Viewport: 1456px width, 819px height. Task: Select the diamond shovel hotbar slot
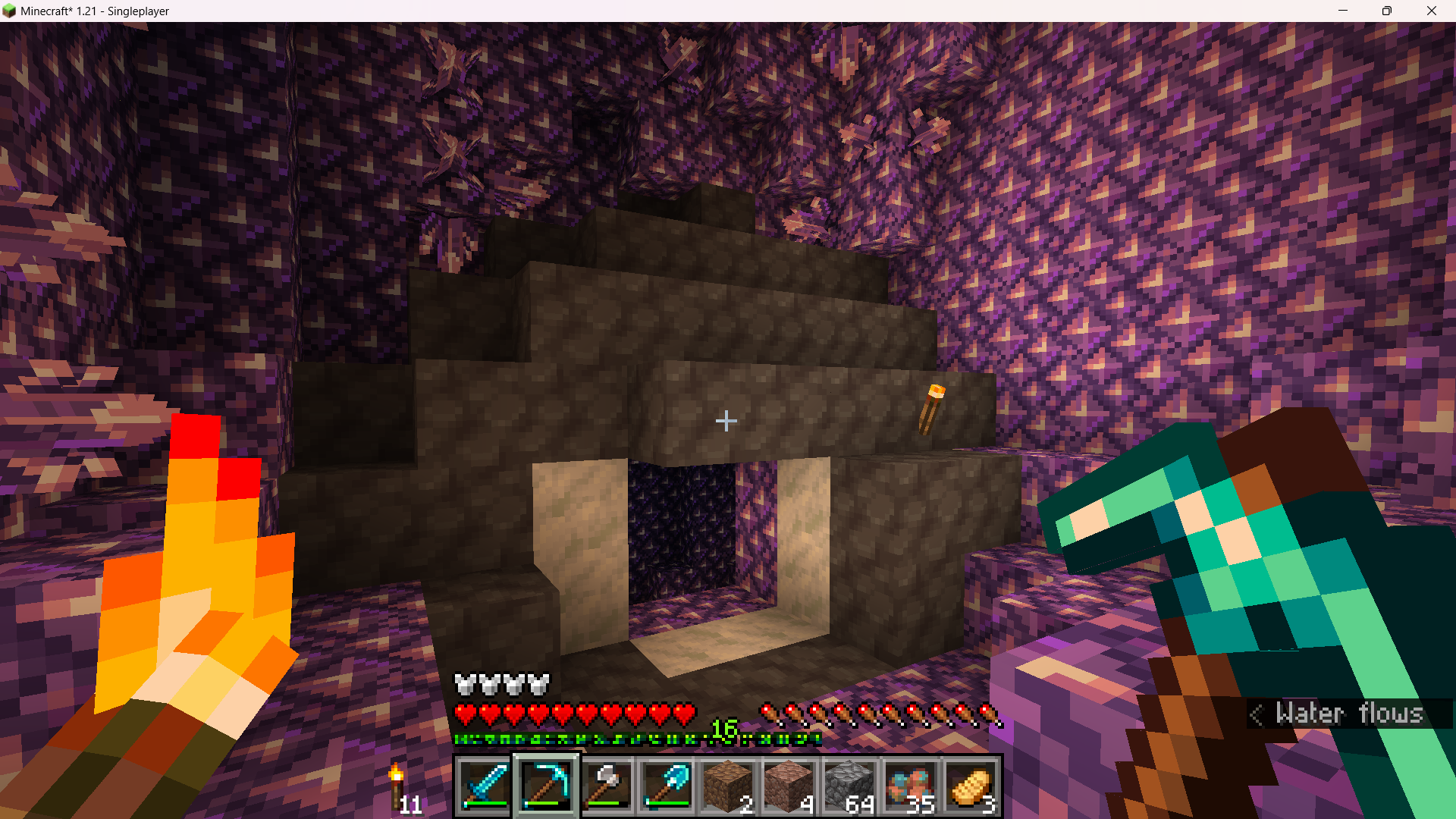(x=667, y=786)
